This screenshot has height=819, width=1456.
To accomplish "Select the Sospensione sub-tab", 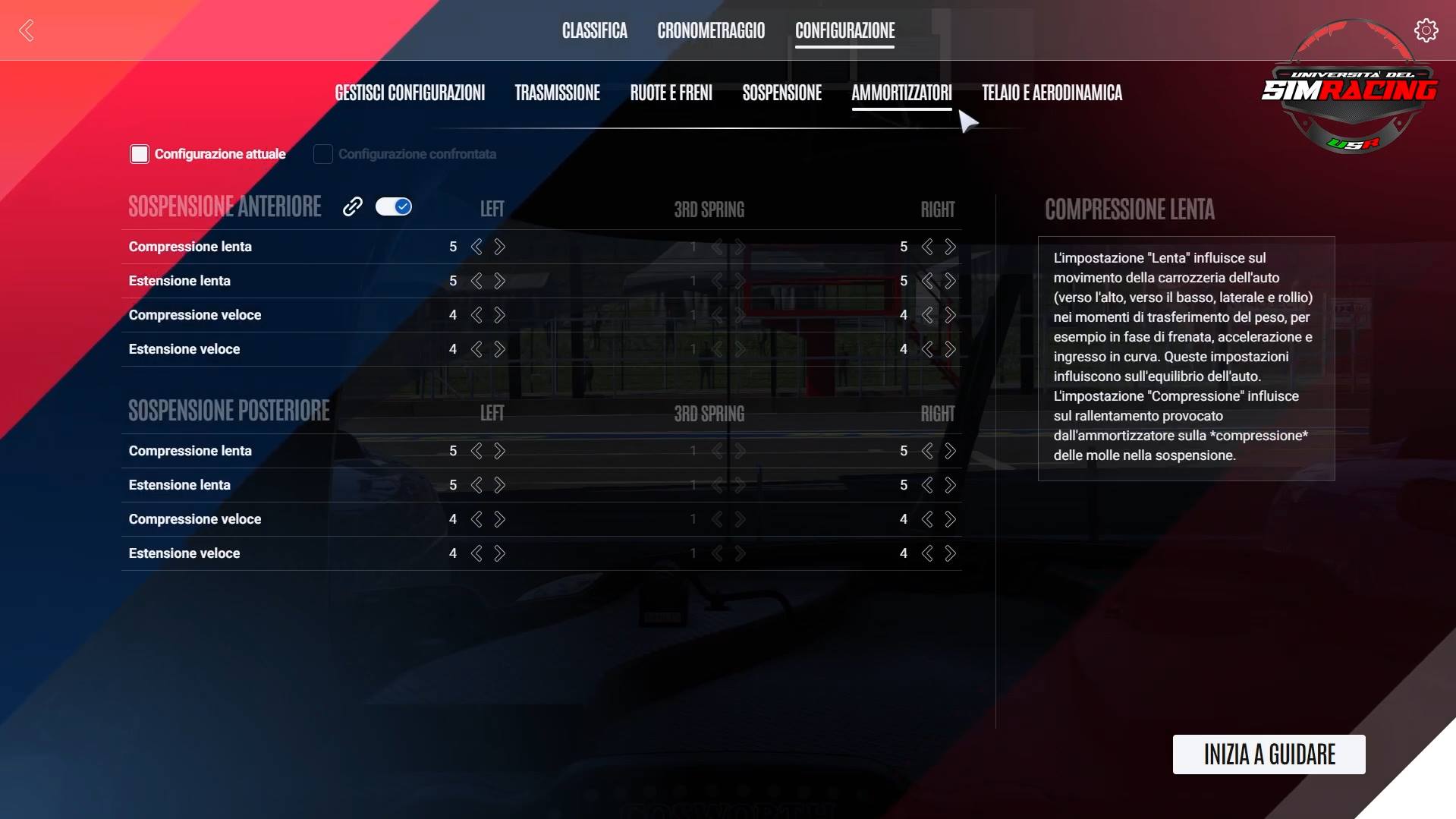I will coord(781,93).
